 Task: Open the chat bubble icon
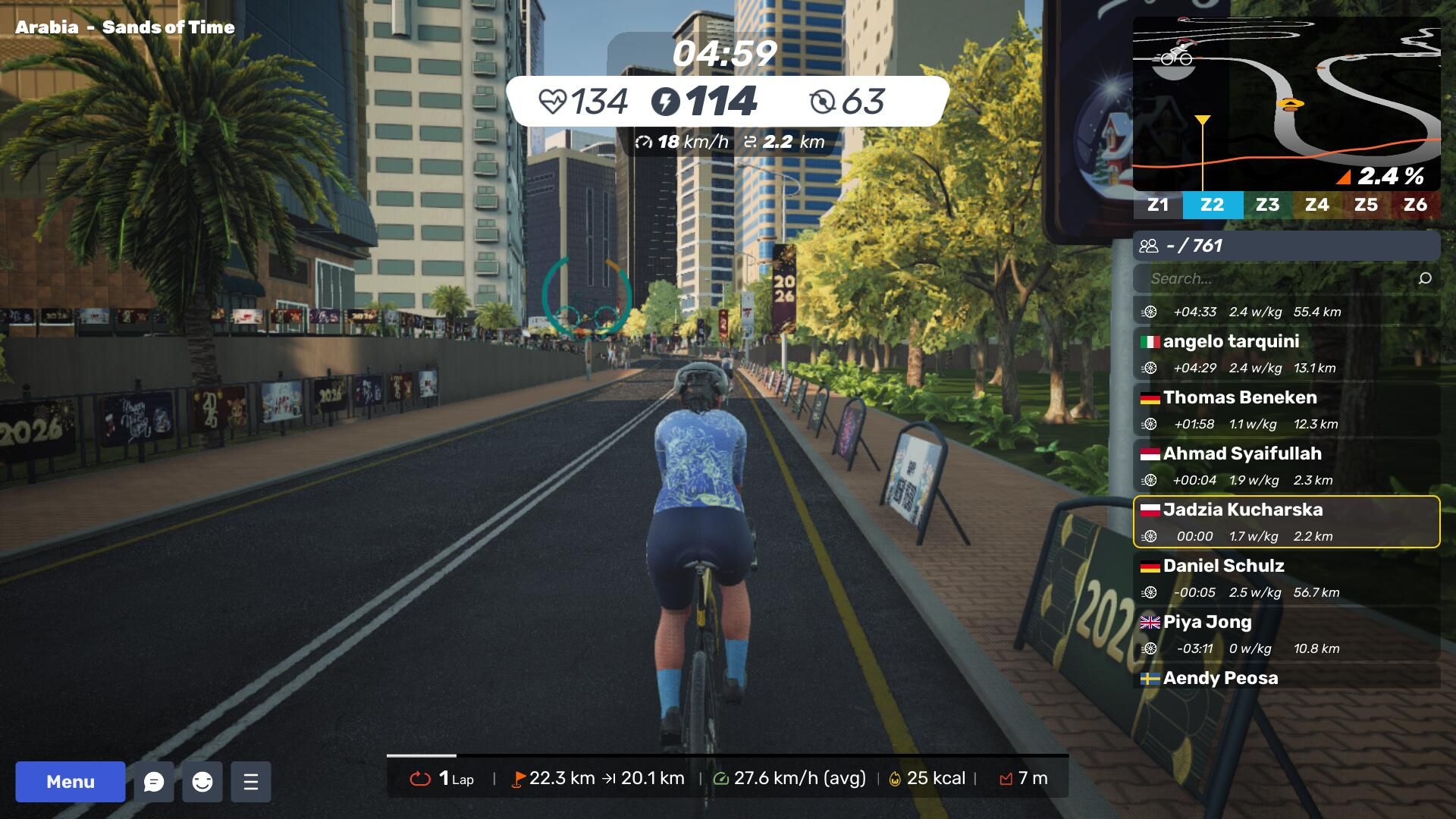154,782
